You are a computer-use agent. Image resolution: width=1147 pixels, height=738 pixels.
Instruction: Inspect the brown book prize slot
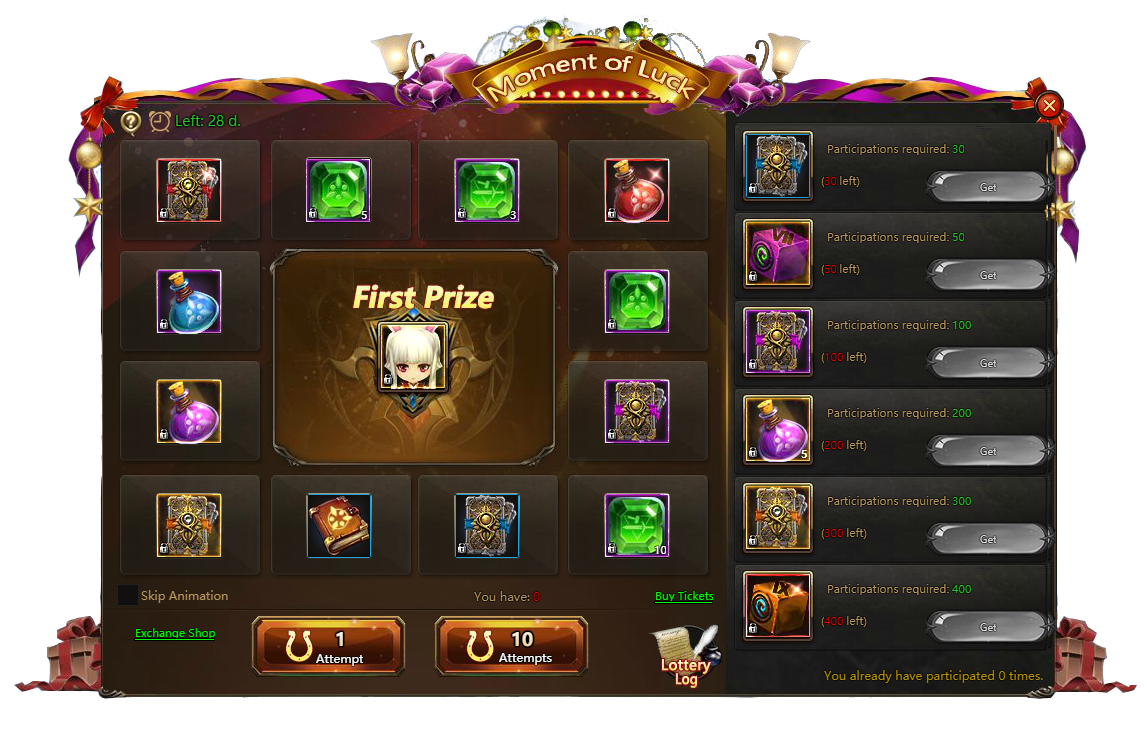pyautogui.click(x=339, y=525)
